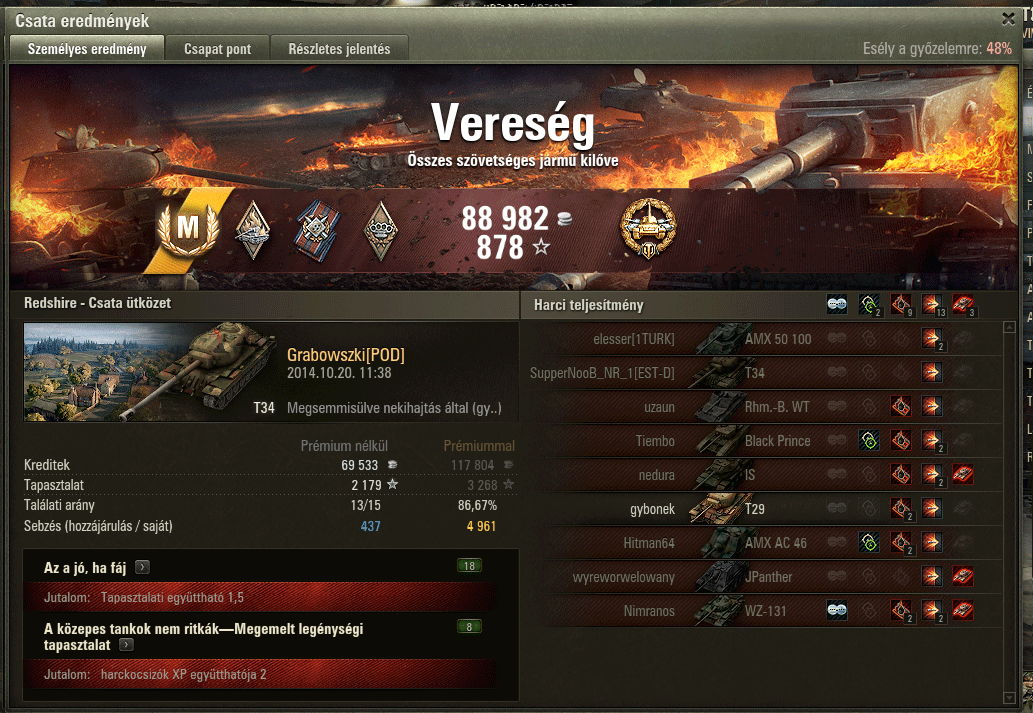Switch to the Csapat pont tab
The height and width of the screenshot is (713, 1033).
coord(217,48)
